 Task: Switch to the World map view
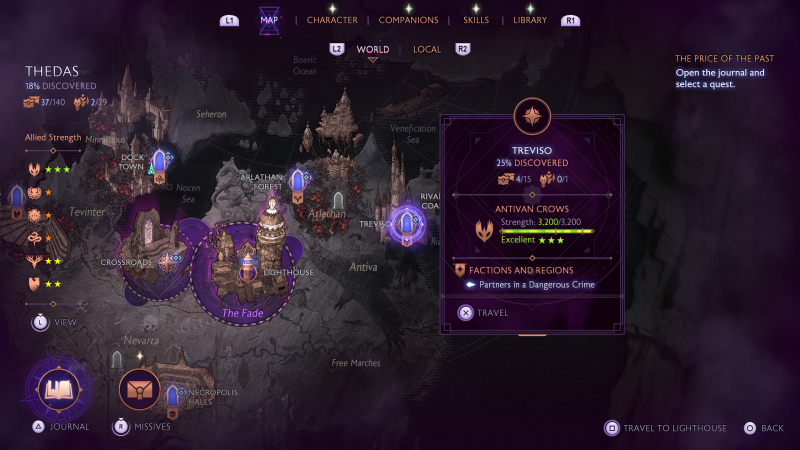click(x=373, y=49)
